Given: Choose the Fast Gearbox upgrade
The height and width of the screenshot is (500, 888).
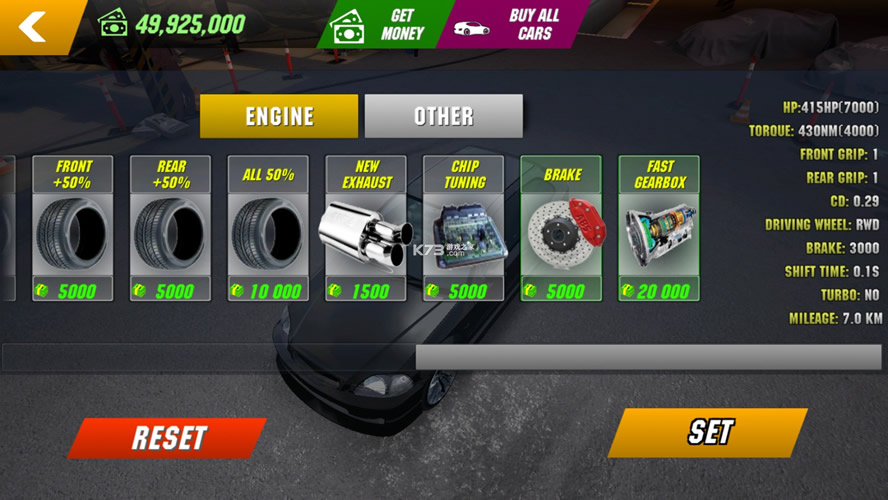Looking at the screenshot, I should [660, 228].
